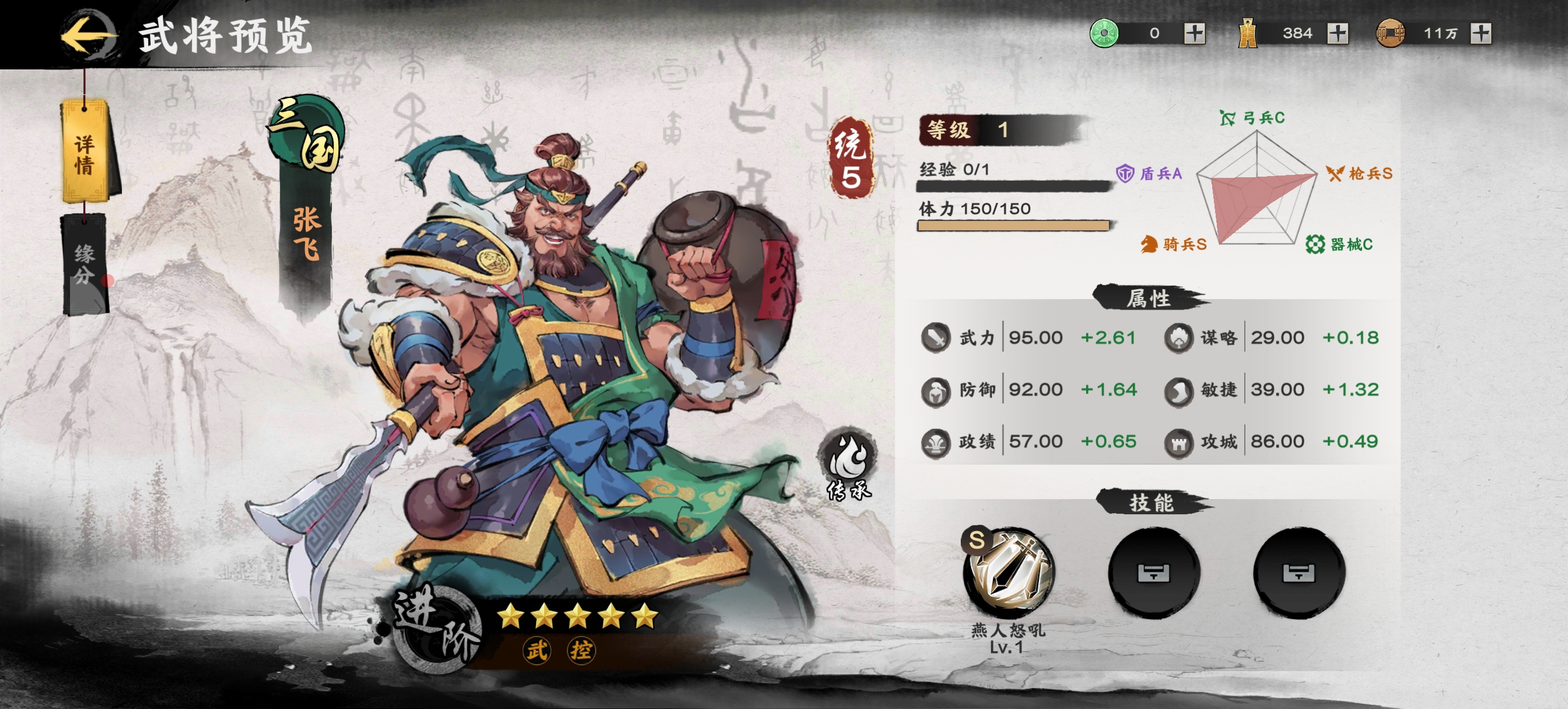
Task: Check the 骑兵S cavalry aptitude
Action: point(1174,245)
